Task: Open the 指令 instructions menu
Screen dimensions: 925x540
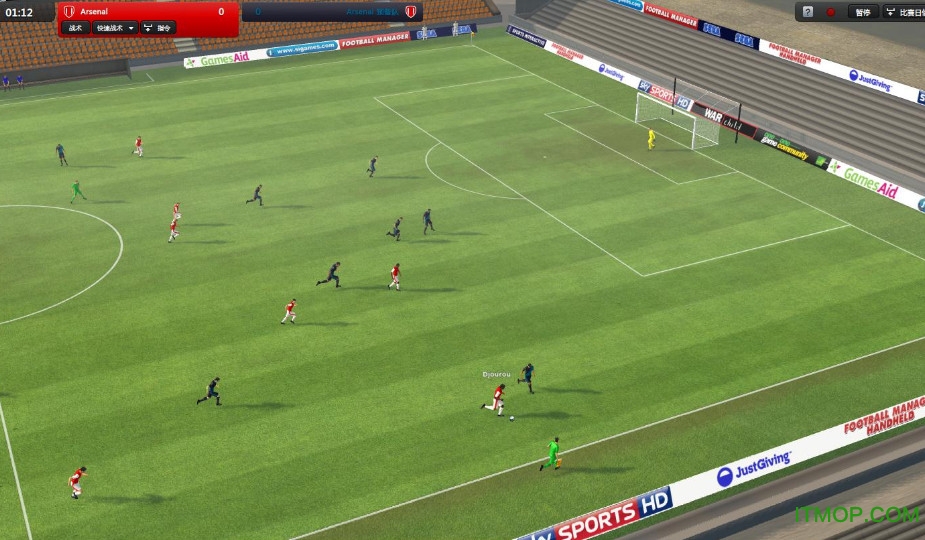Action: click(x=158, y=28)
